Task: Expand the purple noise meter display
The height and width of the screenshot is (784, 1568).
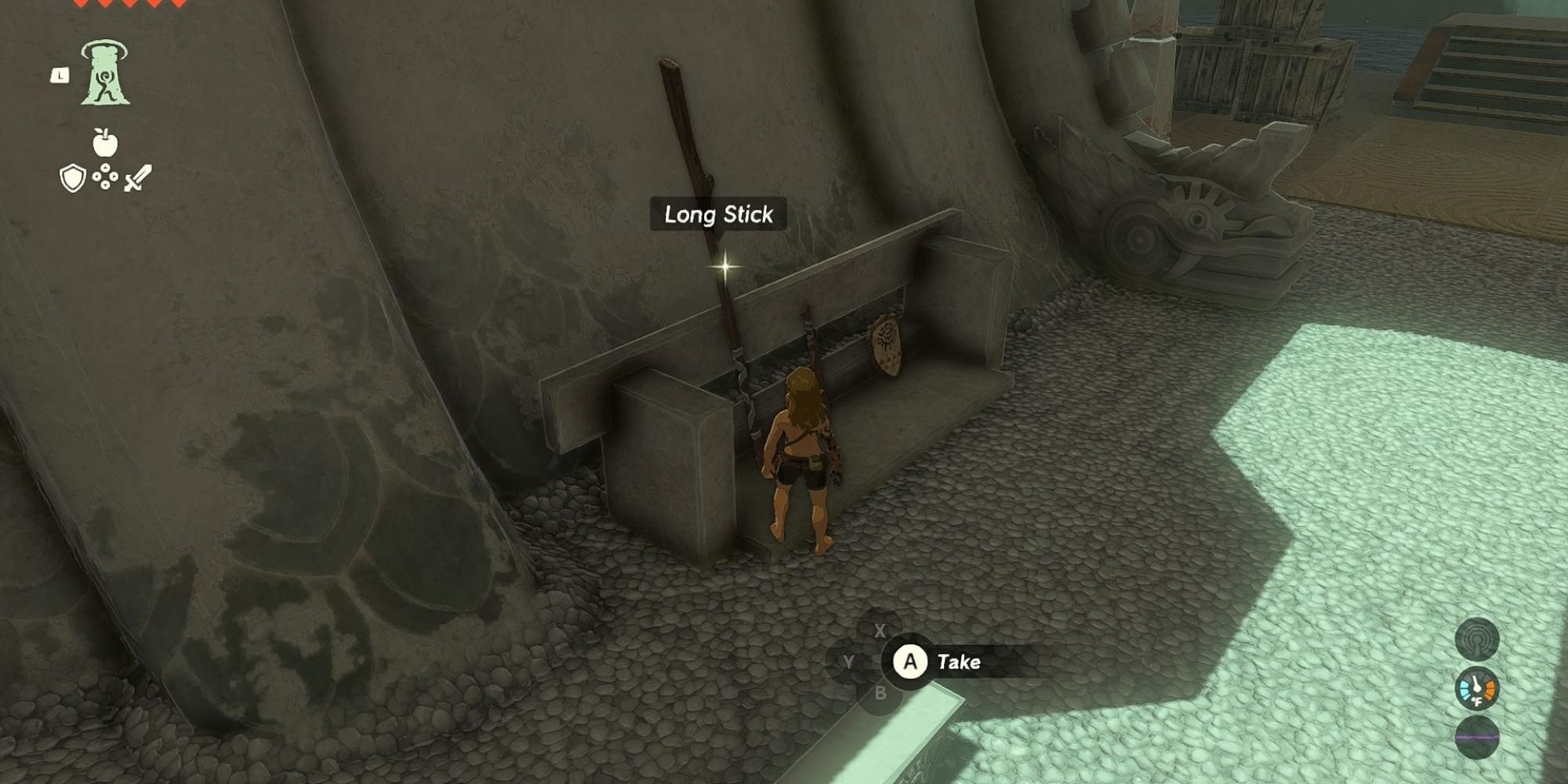Action: (x=1476, y=737)
